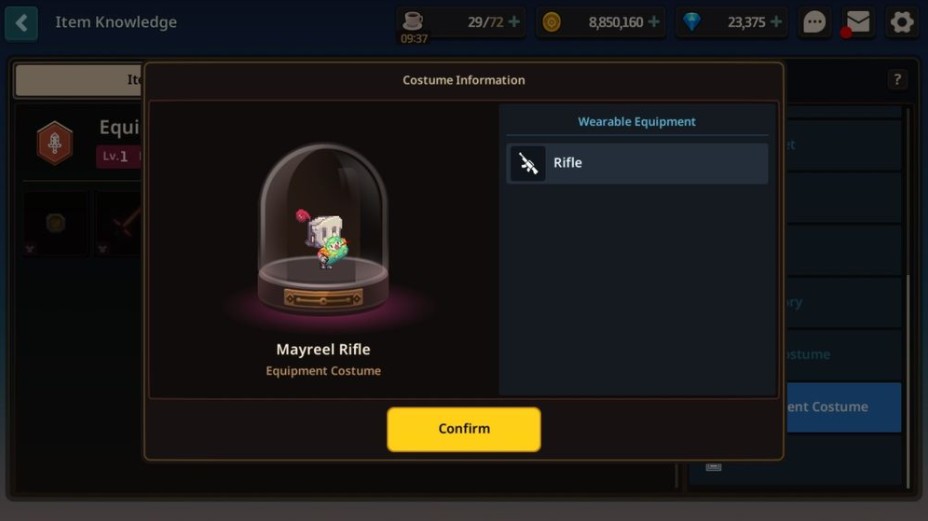Buy more gold coins

pos(654,22)
